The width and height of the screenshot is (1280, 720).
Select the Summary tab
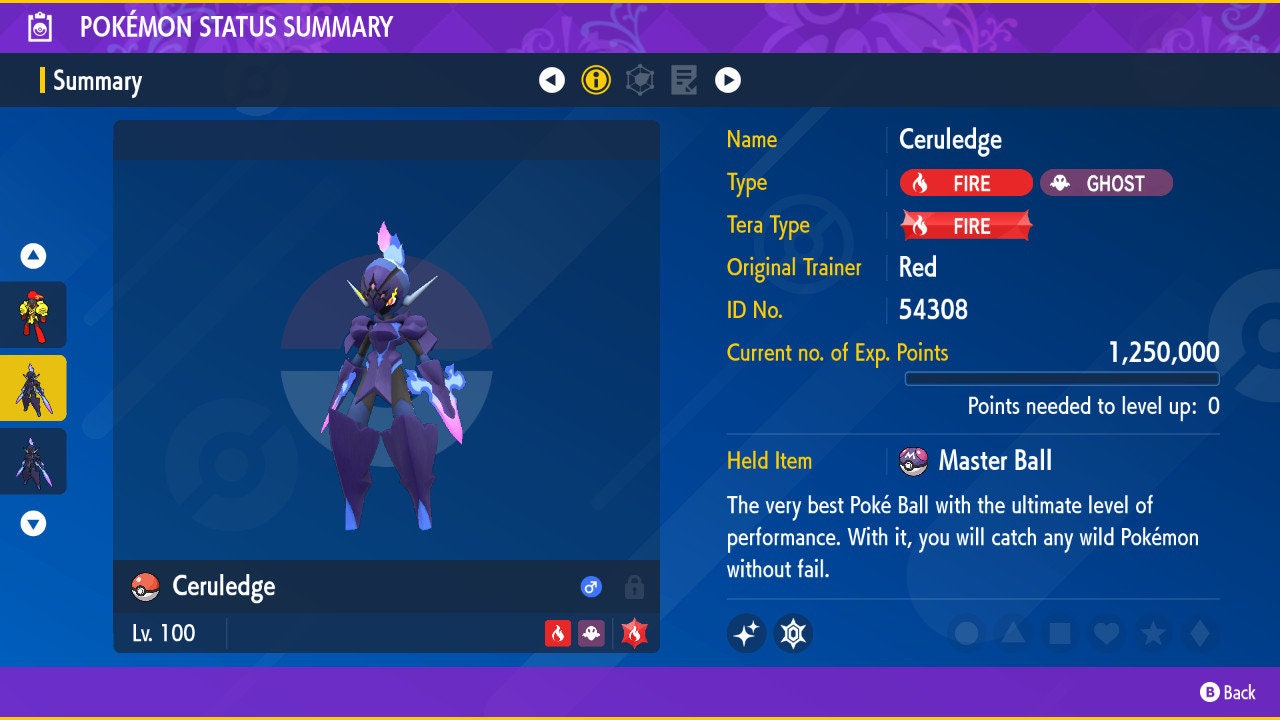click(x=97, y=81)
